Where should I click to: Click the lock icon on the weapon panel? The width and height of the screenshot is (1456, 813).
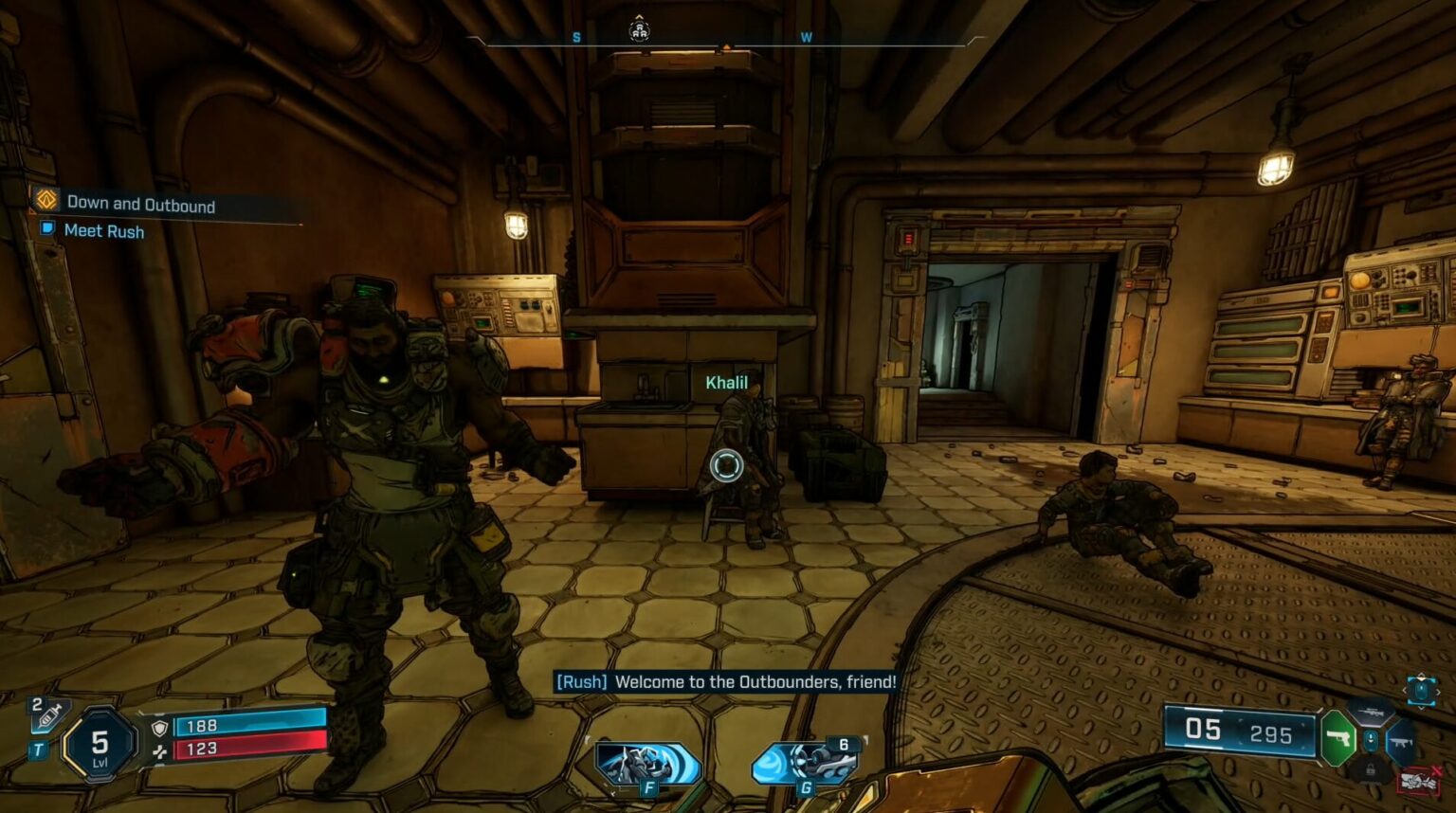coord(1372,769)
